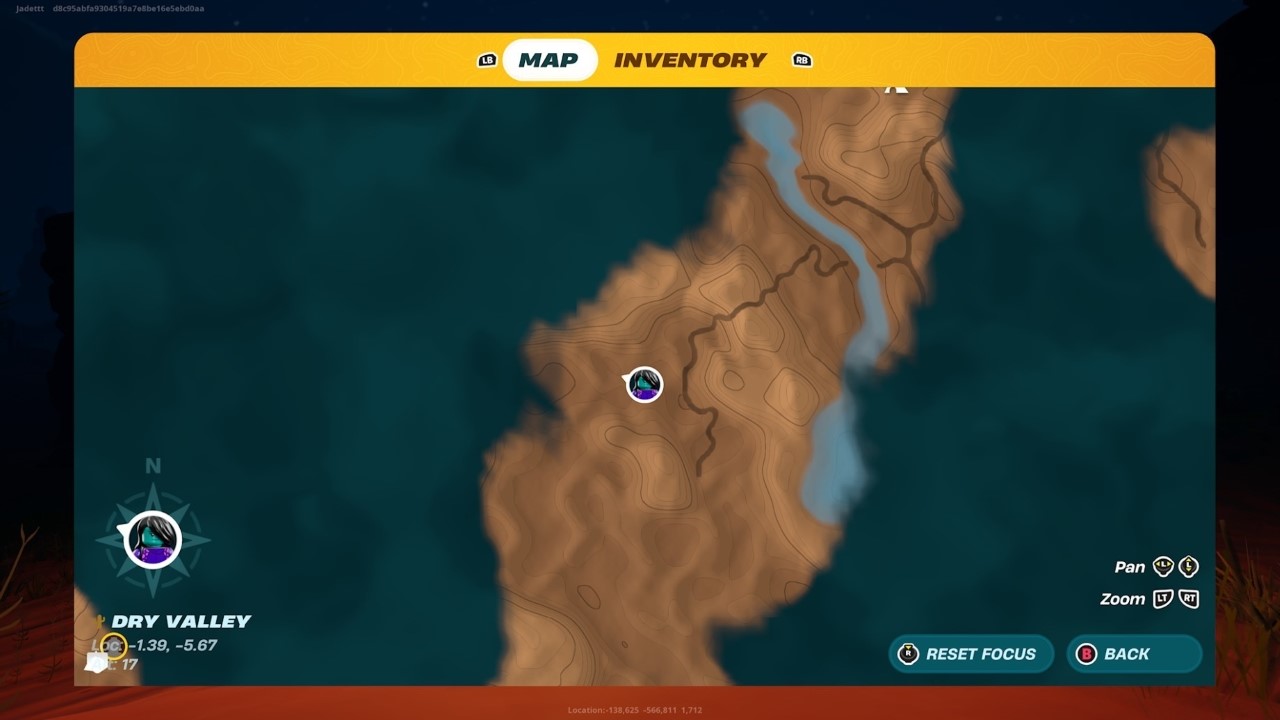Click the Dry Valley region label
The image size is (1280, 720).
tap(183, 620)
